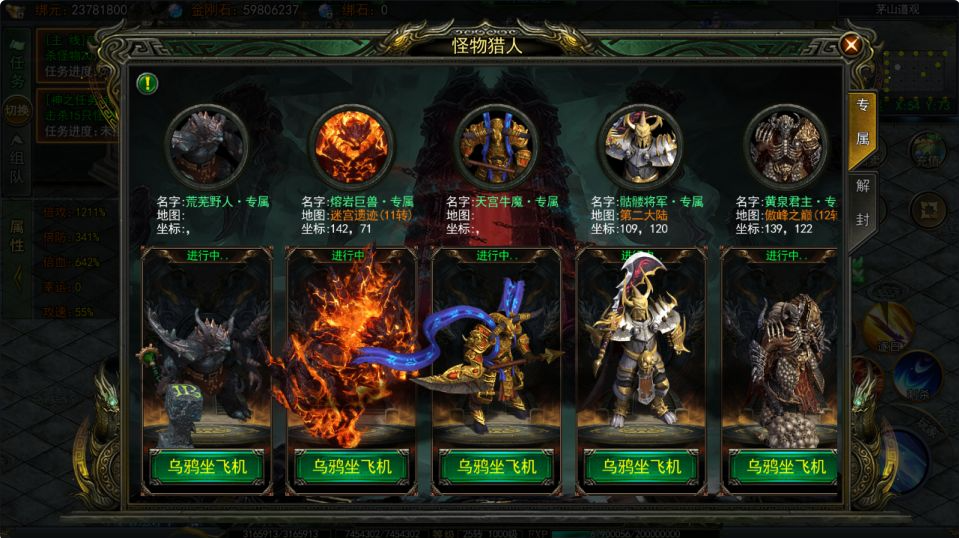Click the round 切换 button
Viewport: 959px width, 538px height.
[17, 110]
